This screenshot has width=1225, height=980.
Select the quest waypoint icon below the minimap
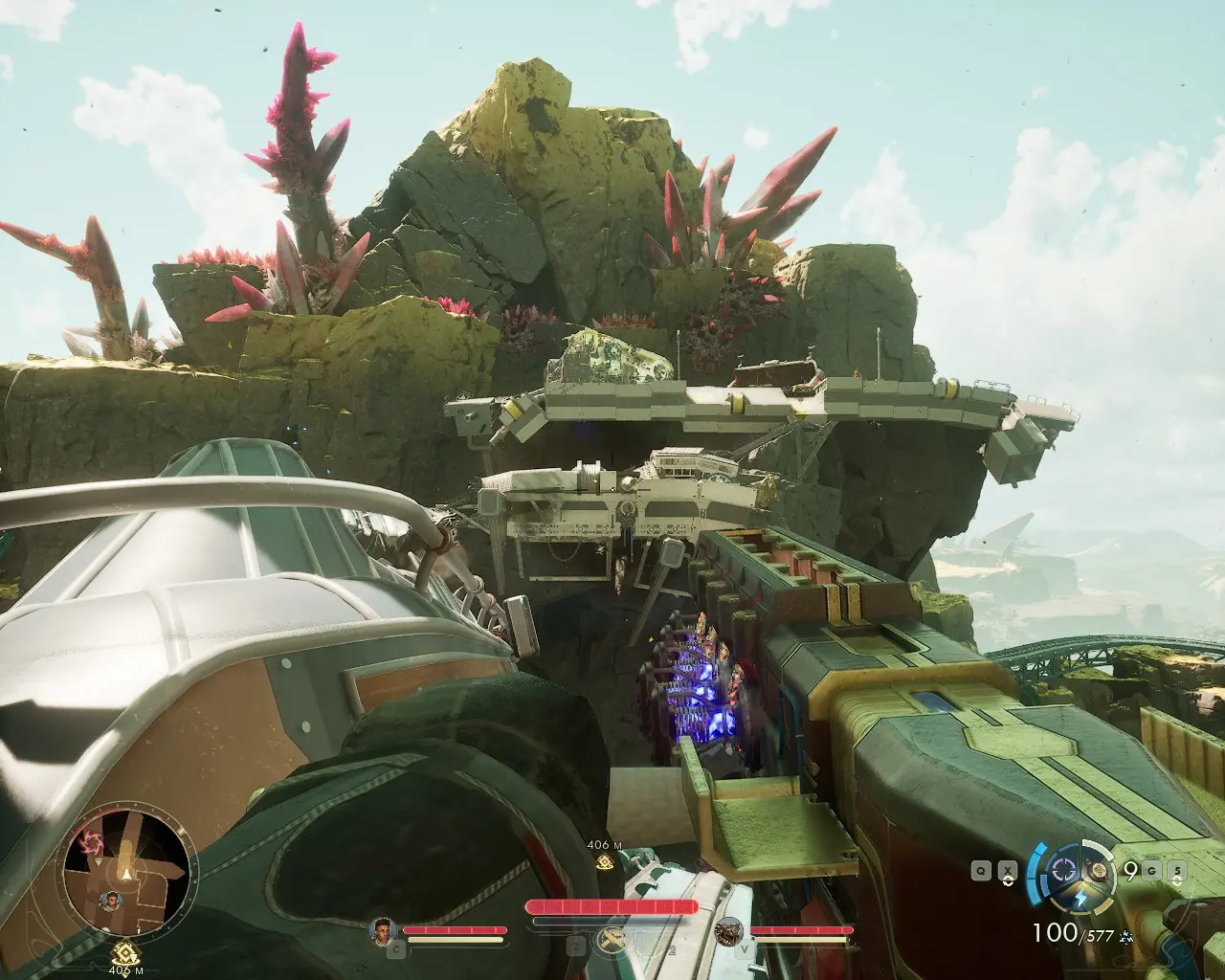pos(120,952)
